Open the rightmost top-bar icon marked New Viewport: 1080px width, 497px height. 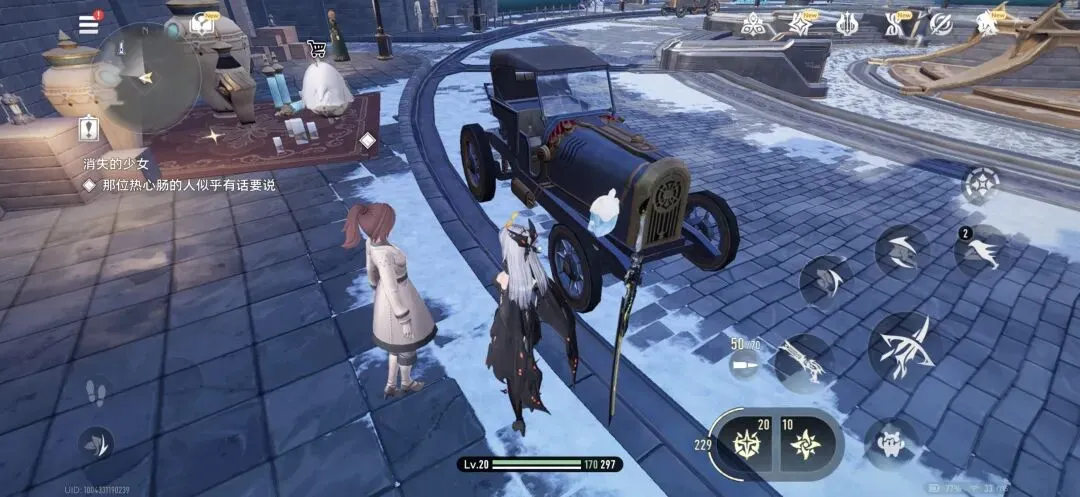(988, 22)
